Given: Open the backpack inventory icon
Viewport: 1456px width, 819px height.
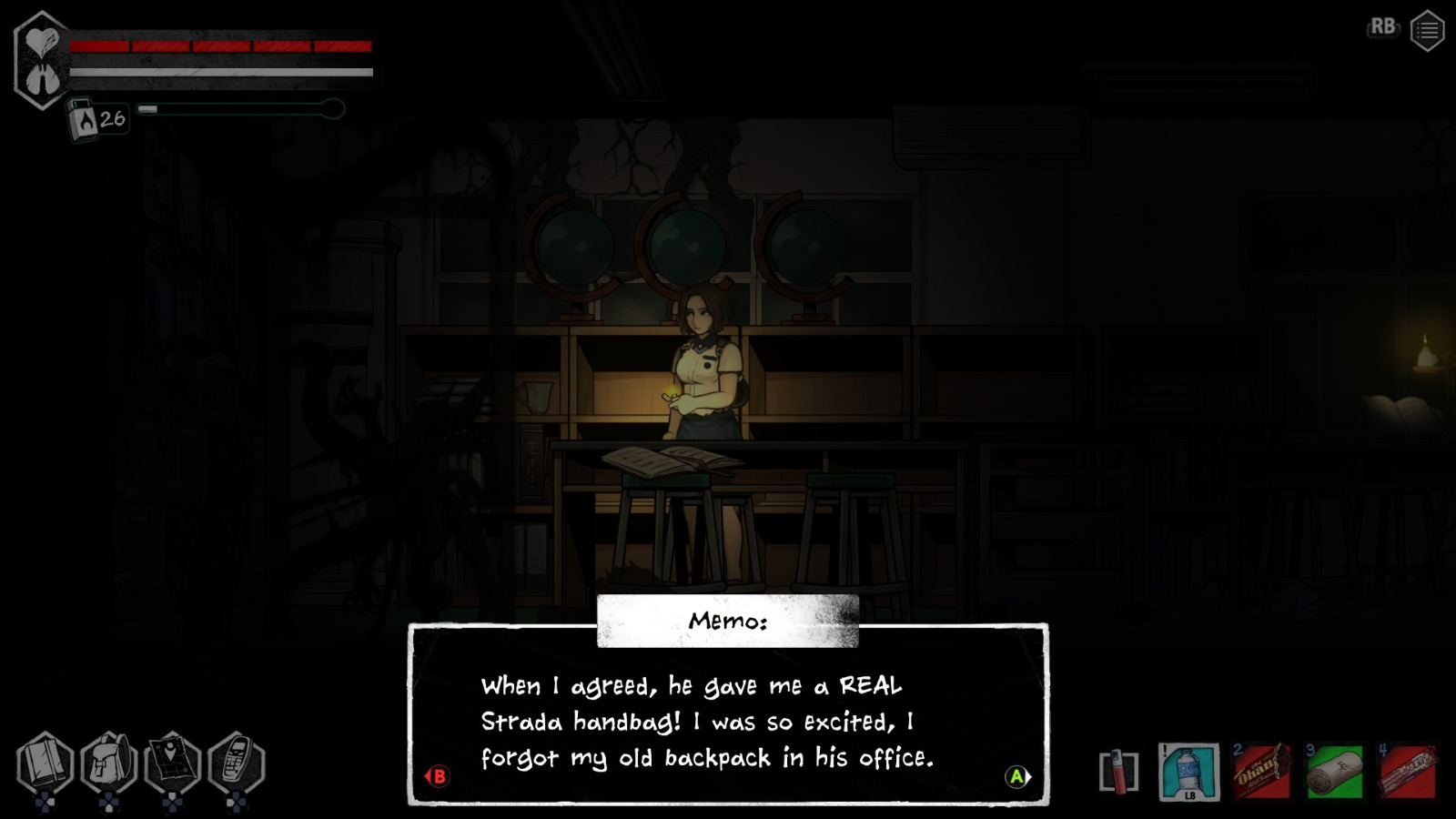Looking at the screenshot, I should click(109, 759).
